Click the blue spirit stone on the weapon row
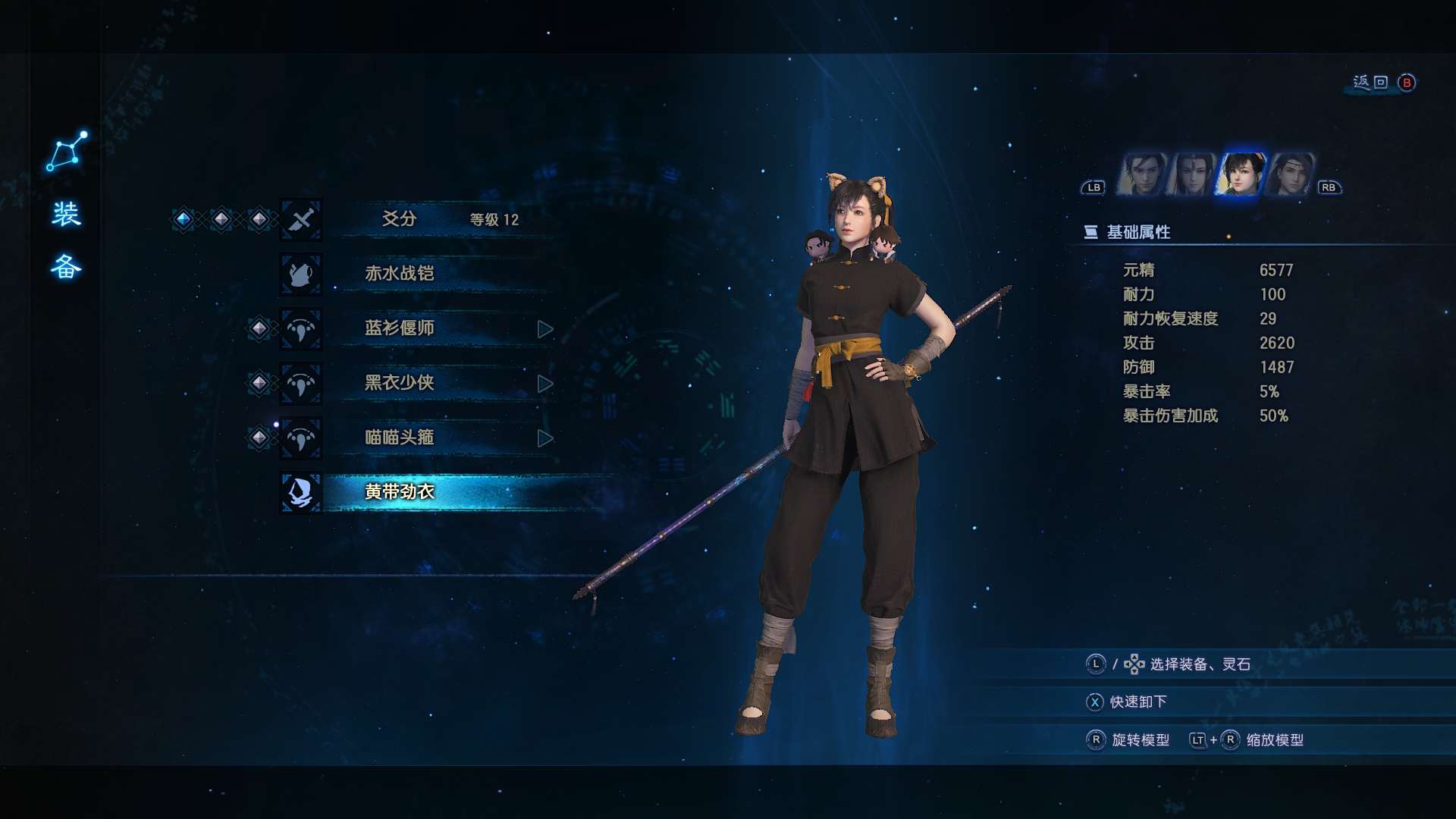 (x=184, y=220)
